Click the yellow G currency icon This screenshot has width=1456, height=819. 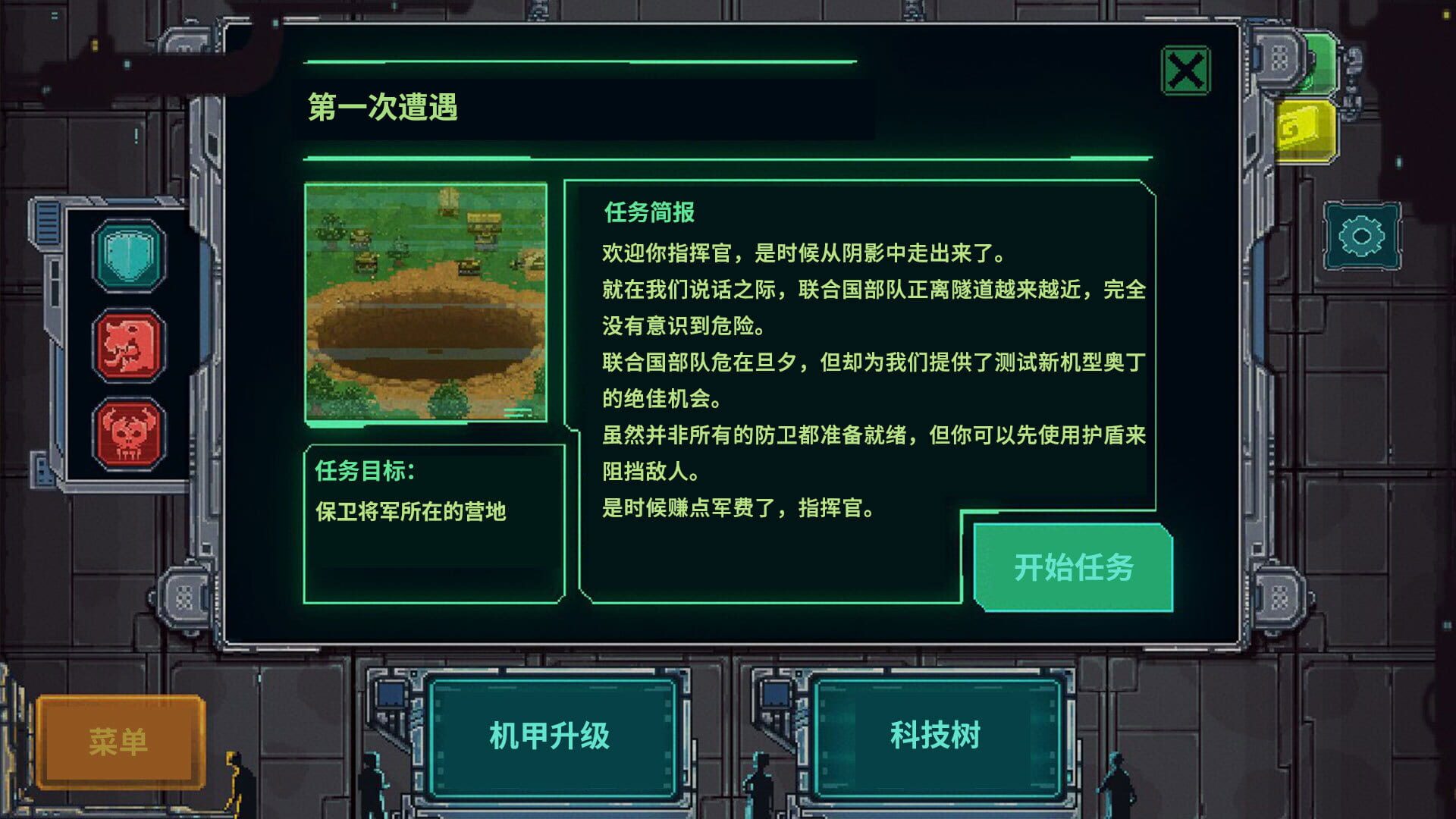click(x=1306, y=130)
